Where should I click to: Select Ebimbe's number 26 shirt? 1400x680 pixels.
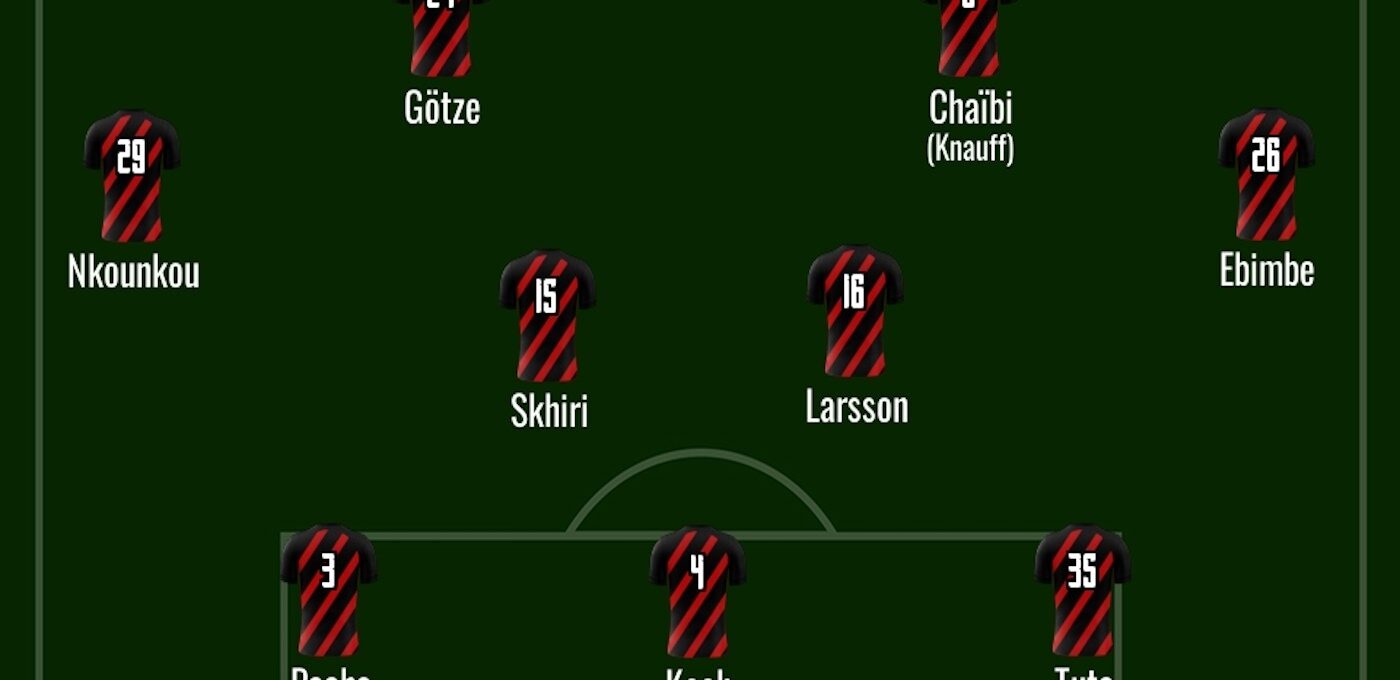1266,174
